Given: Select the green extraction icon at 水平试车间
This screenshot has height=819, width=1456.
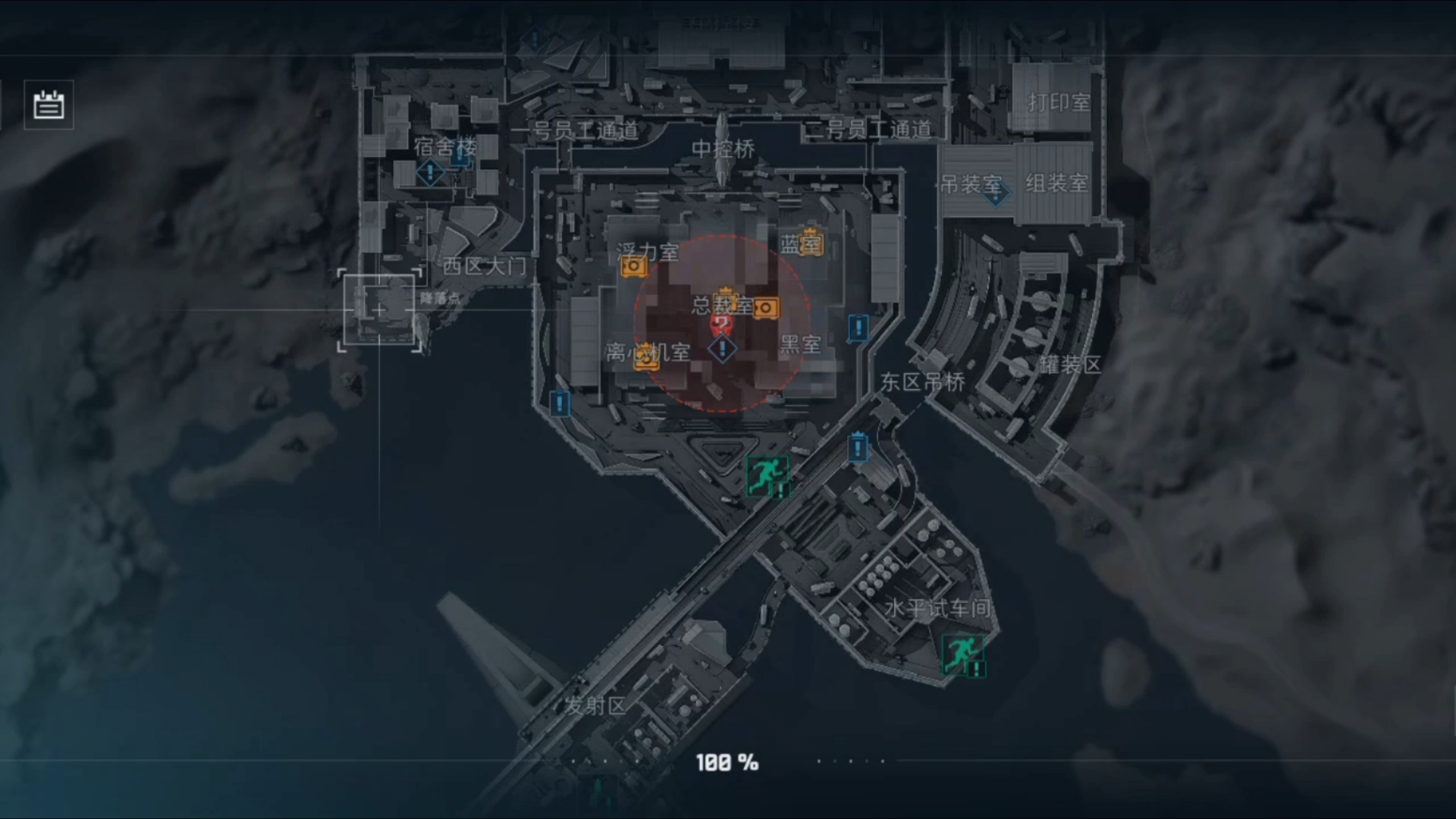Looking at the screenshot, I should [962, 654].
